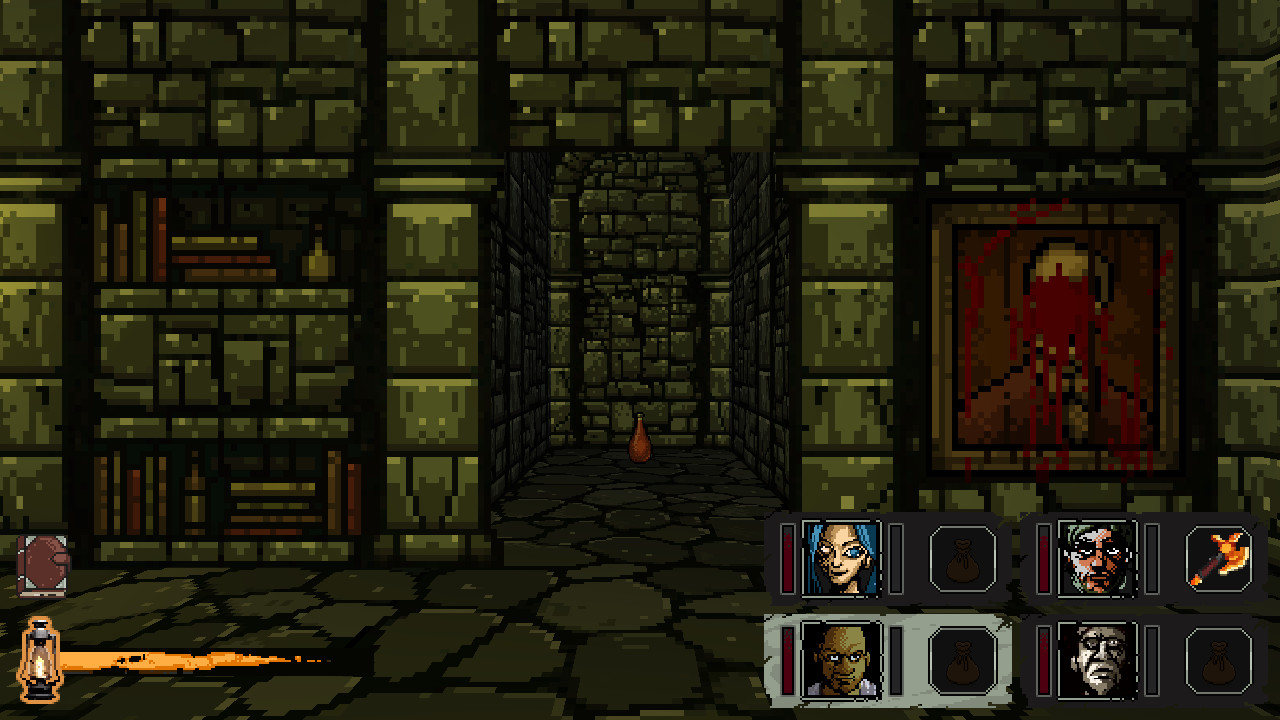The image size is (1280, 720).
Task: Open the bald man's item sack
Action: point(963,660)
